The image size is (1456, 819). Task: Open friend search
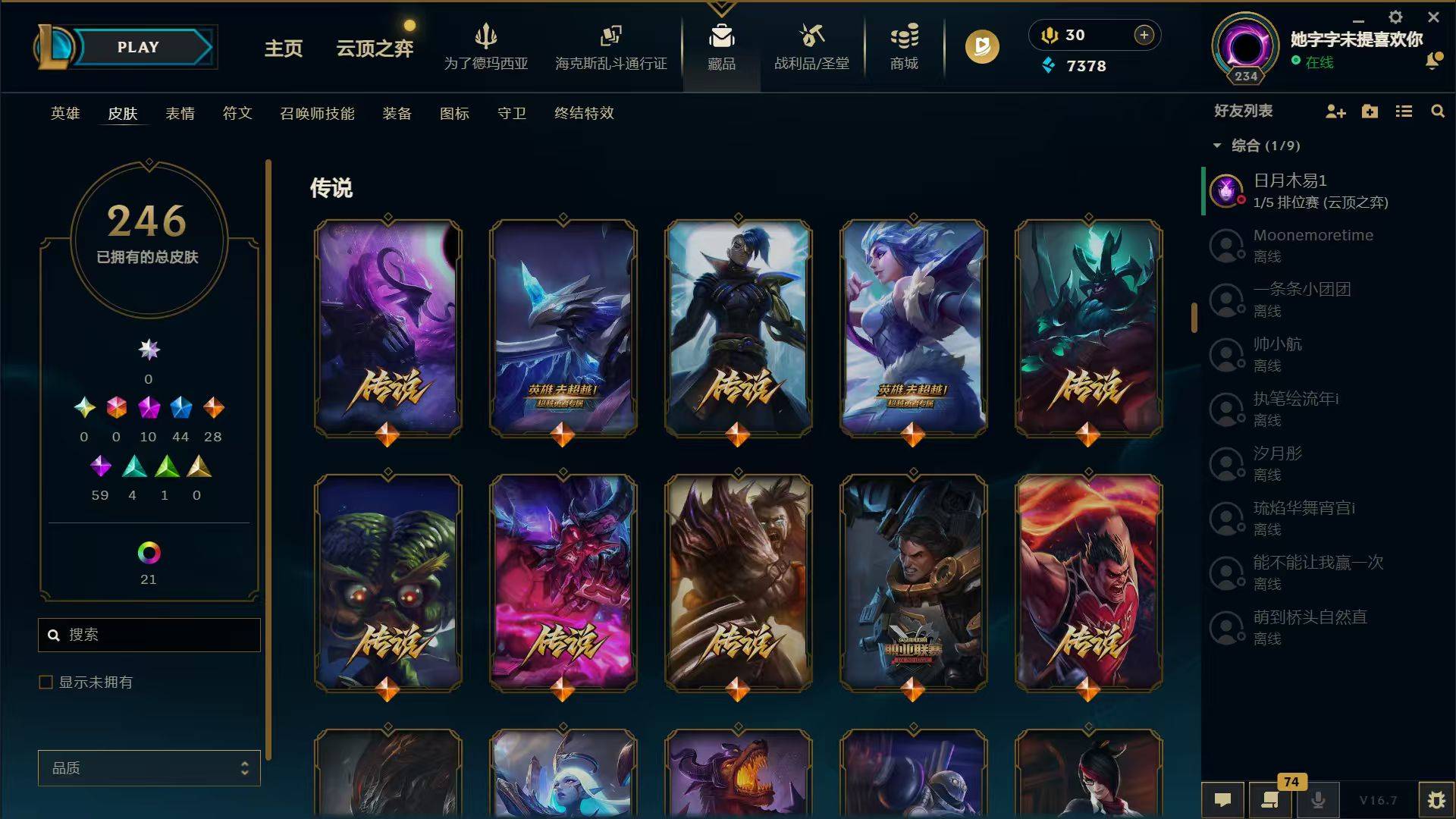pyautogui.click(x=1438, y=111)
